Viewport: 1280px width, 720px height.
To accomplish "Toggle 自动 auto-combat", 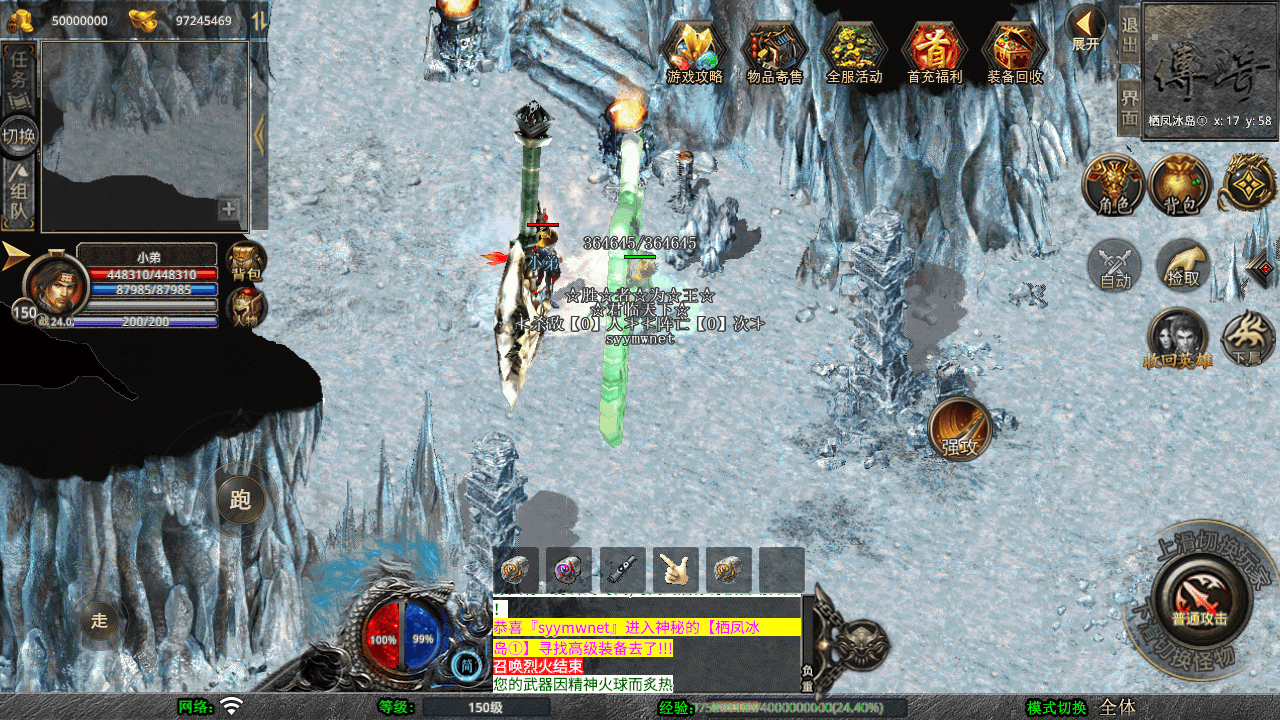I will [1115, 266].
